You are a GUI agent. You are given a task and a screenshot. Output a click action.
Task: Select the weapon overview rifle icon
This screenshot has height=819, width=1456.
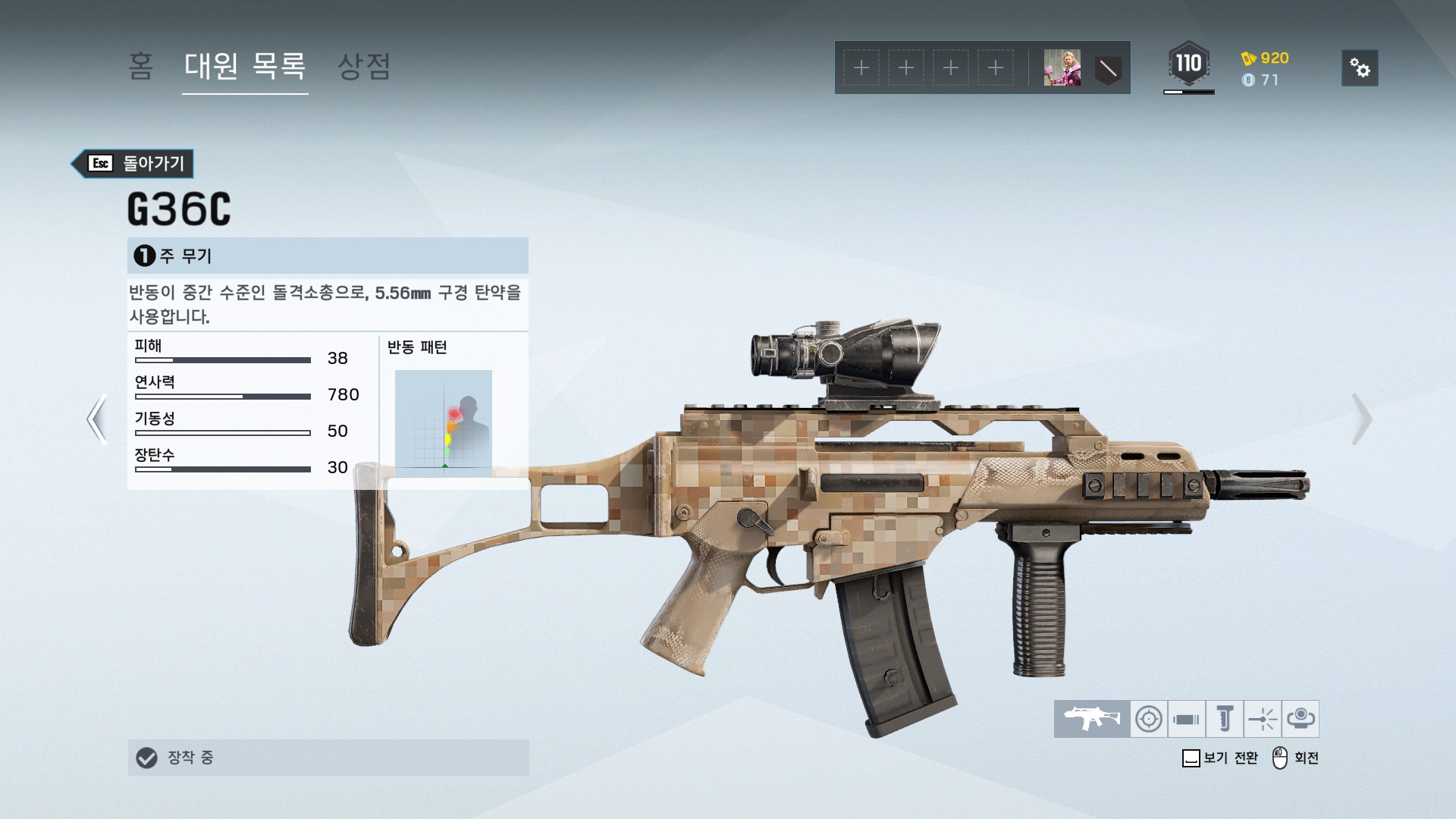point(1091,718)
